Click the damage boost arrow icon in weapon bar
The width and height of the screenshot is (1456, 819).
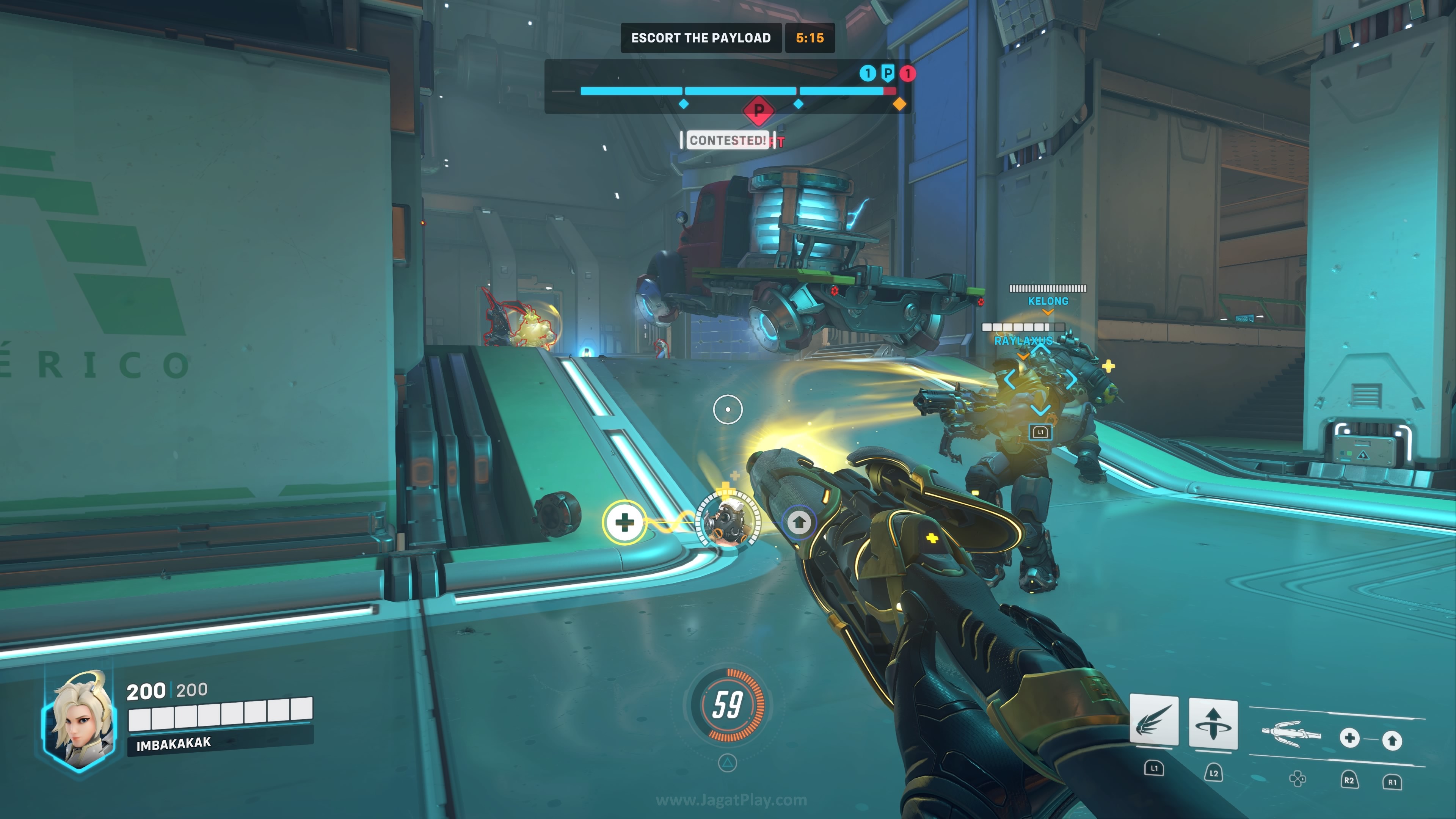1392,740
